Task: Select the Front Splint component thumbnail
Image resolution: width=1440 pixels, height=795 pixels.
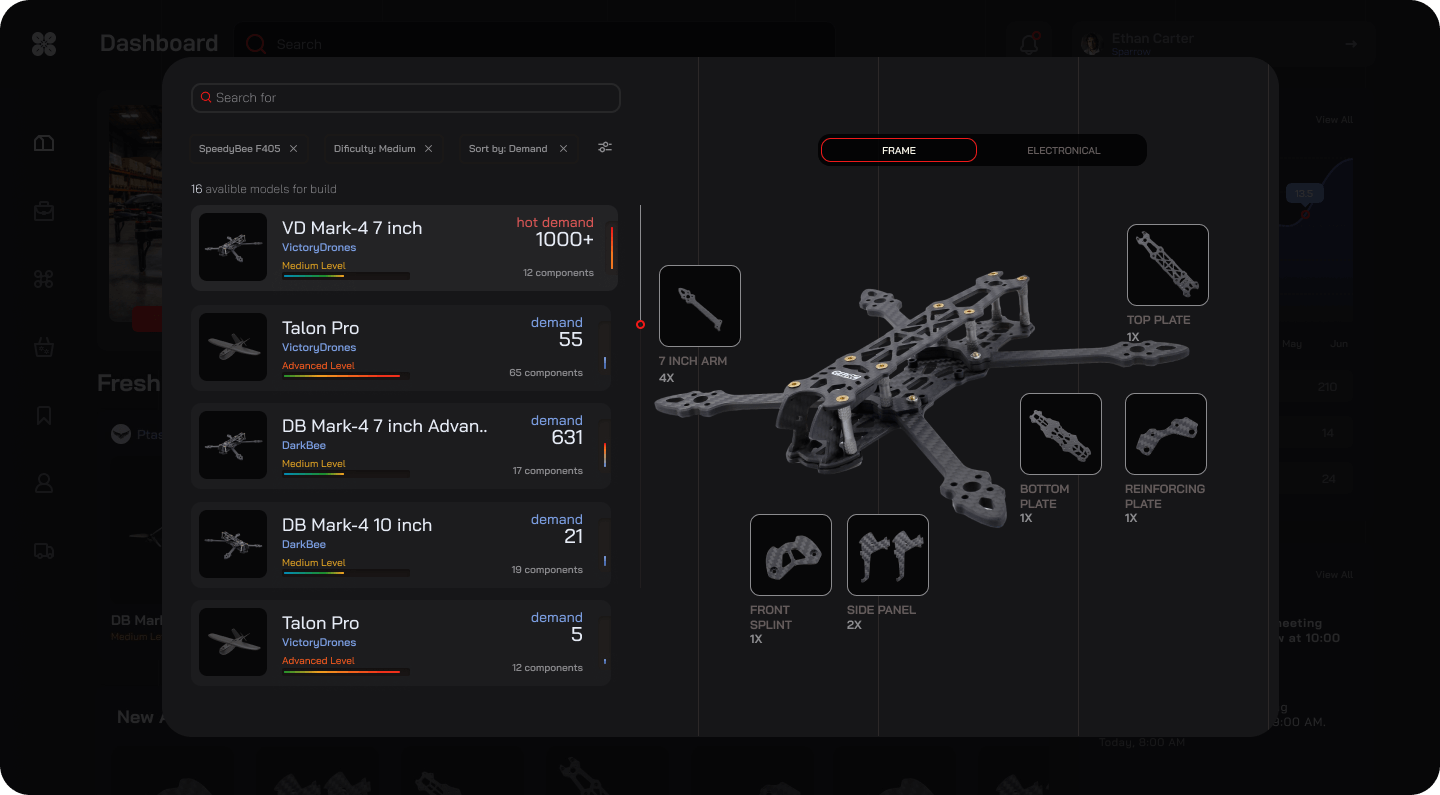Action: [x=790, y=555]
